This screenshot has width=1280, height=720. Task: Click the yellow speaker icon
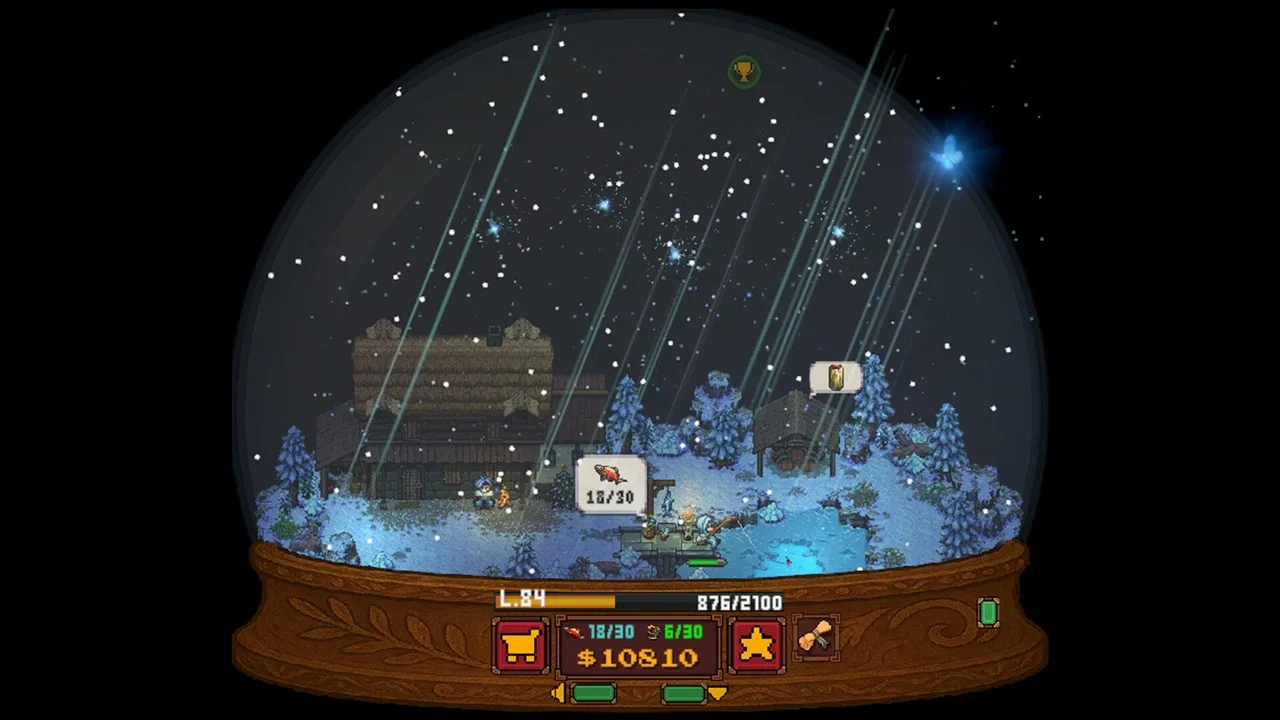558,693
